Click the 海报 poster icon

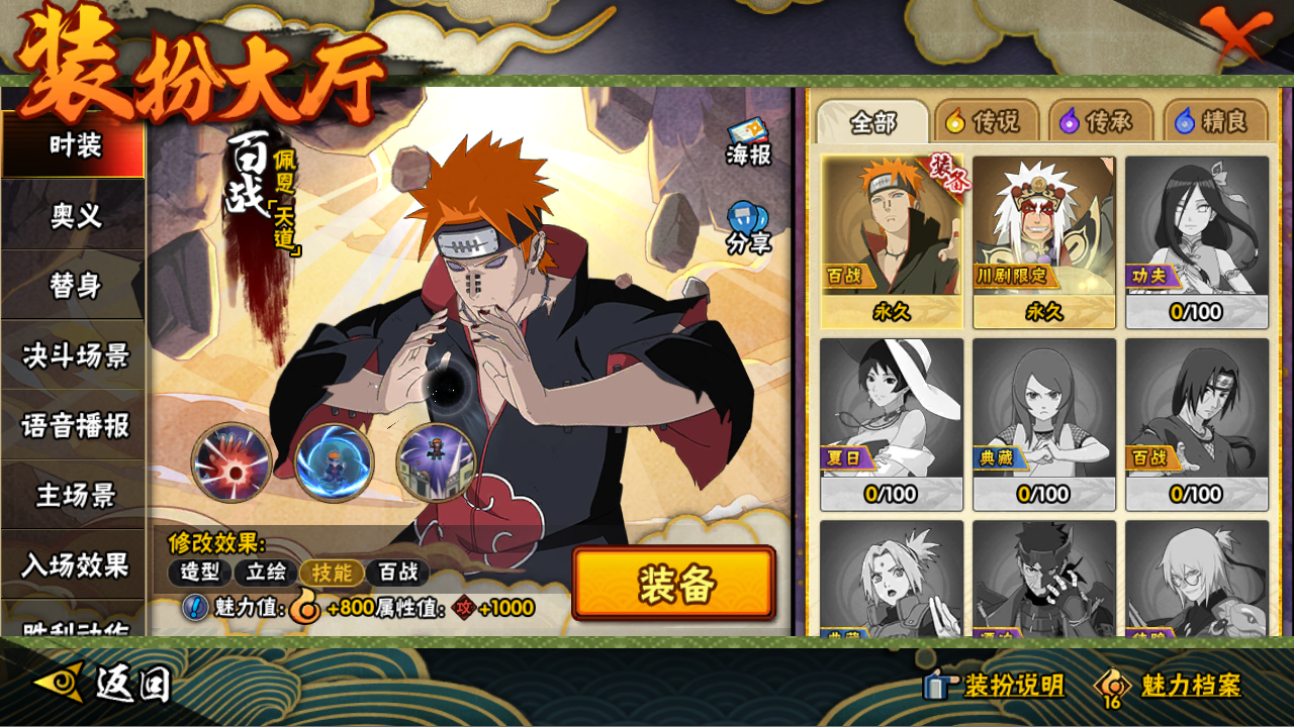pyautogui.click(x=748, y=143)
